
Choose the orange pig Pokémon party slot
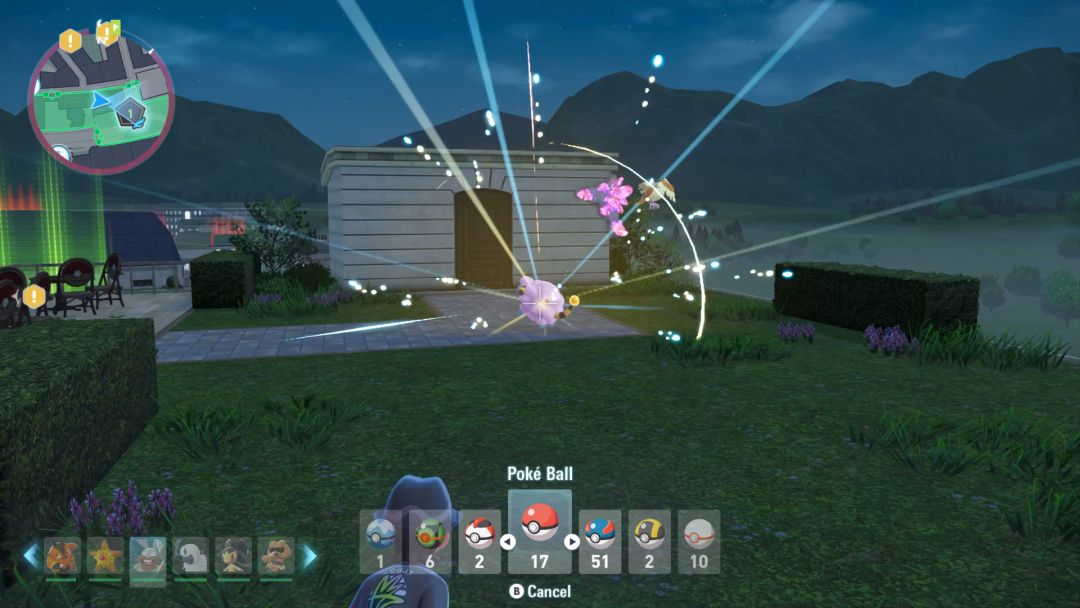62,557
